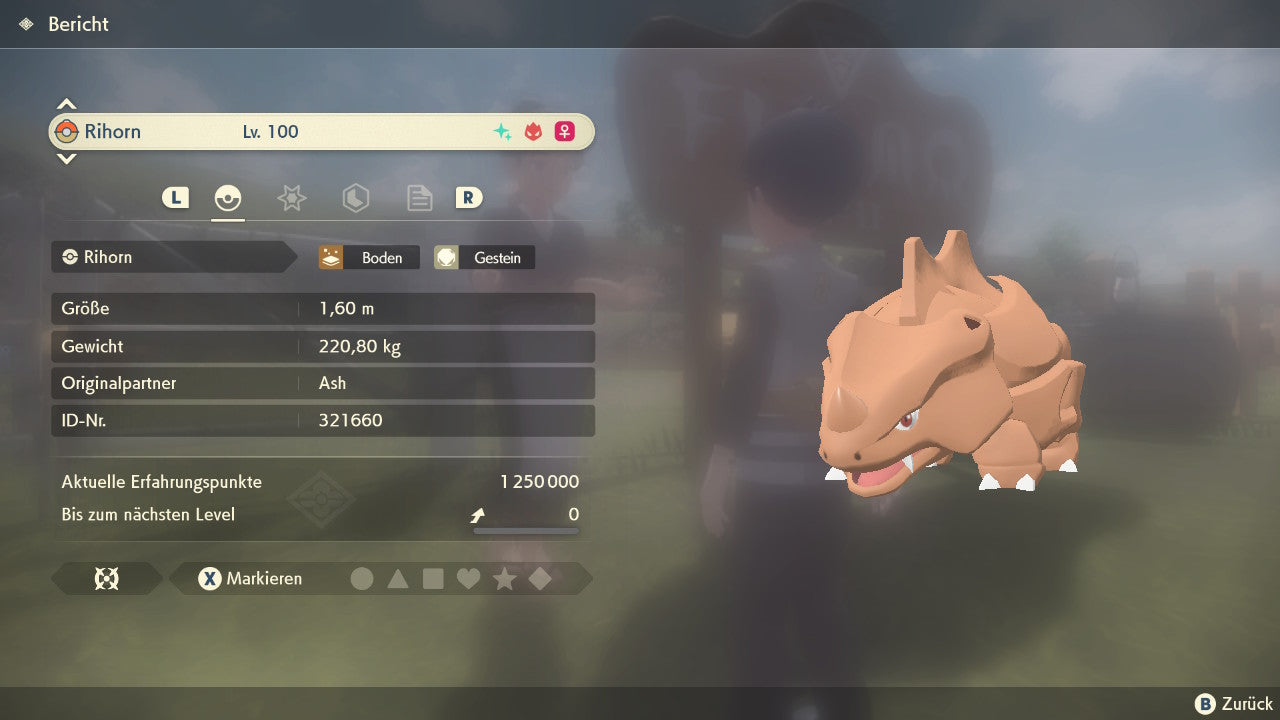Select the Rihorn name bar
This screenshot has width=1280, height=720.
tap(321, 132)
